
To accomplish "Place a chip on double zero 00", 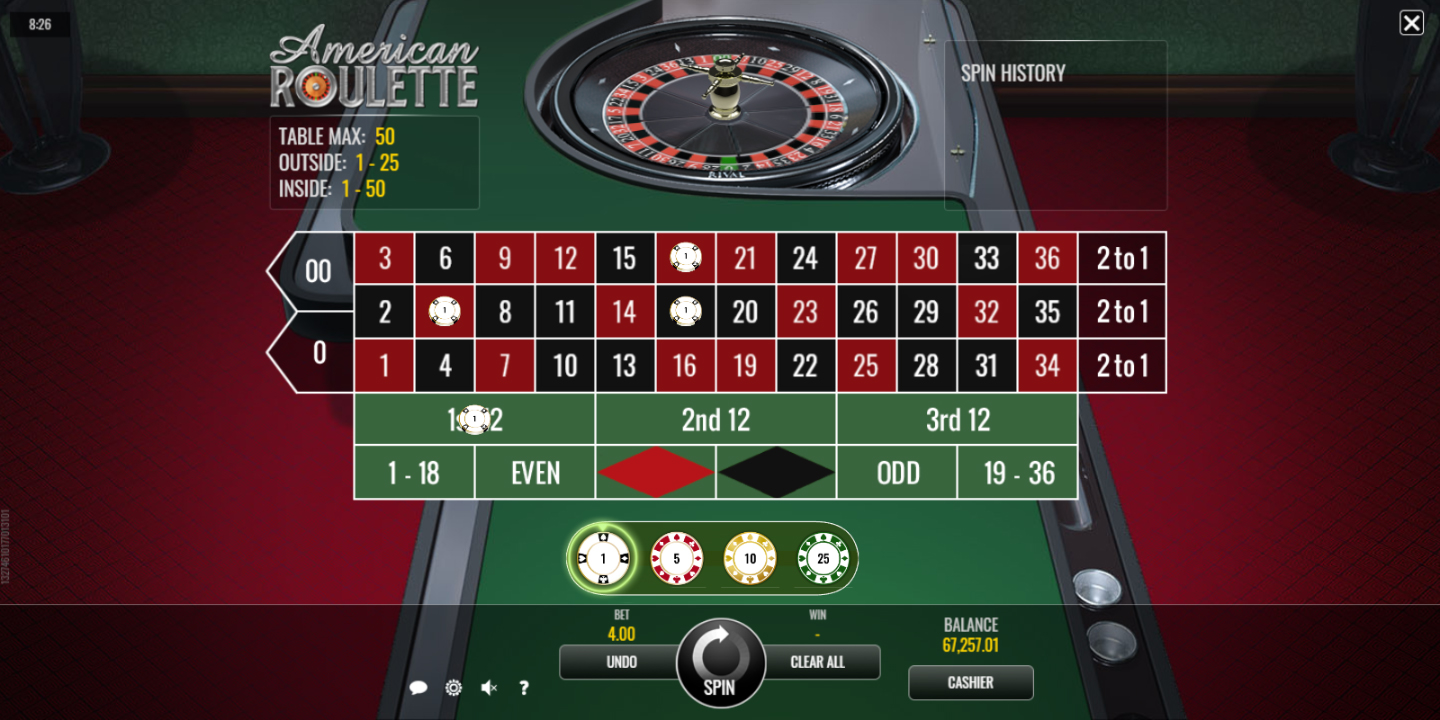I will pos(317,271).
